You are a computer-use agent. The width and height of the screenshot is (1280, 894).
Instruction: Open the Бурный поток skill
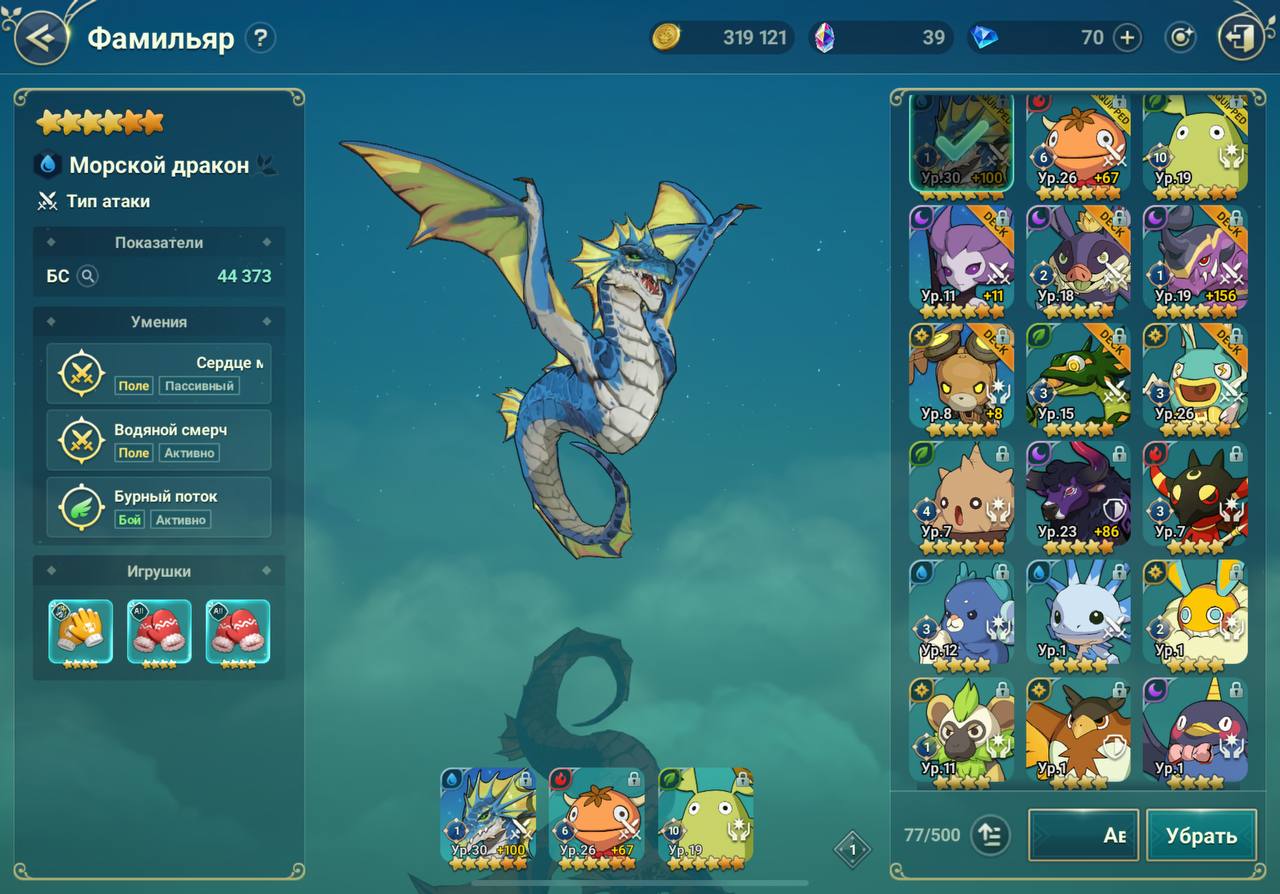click(159, 507)
